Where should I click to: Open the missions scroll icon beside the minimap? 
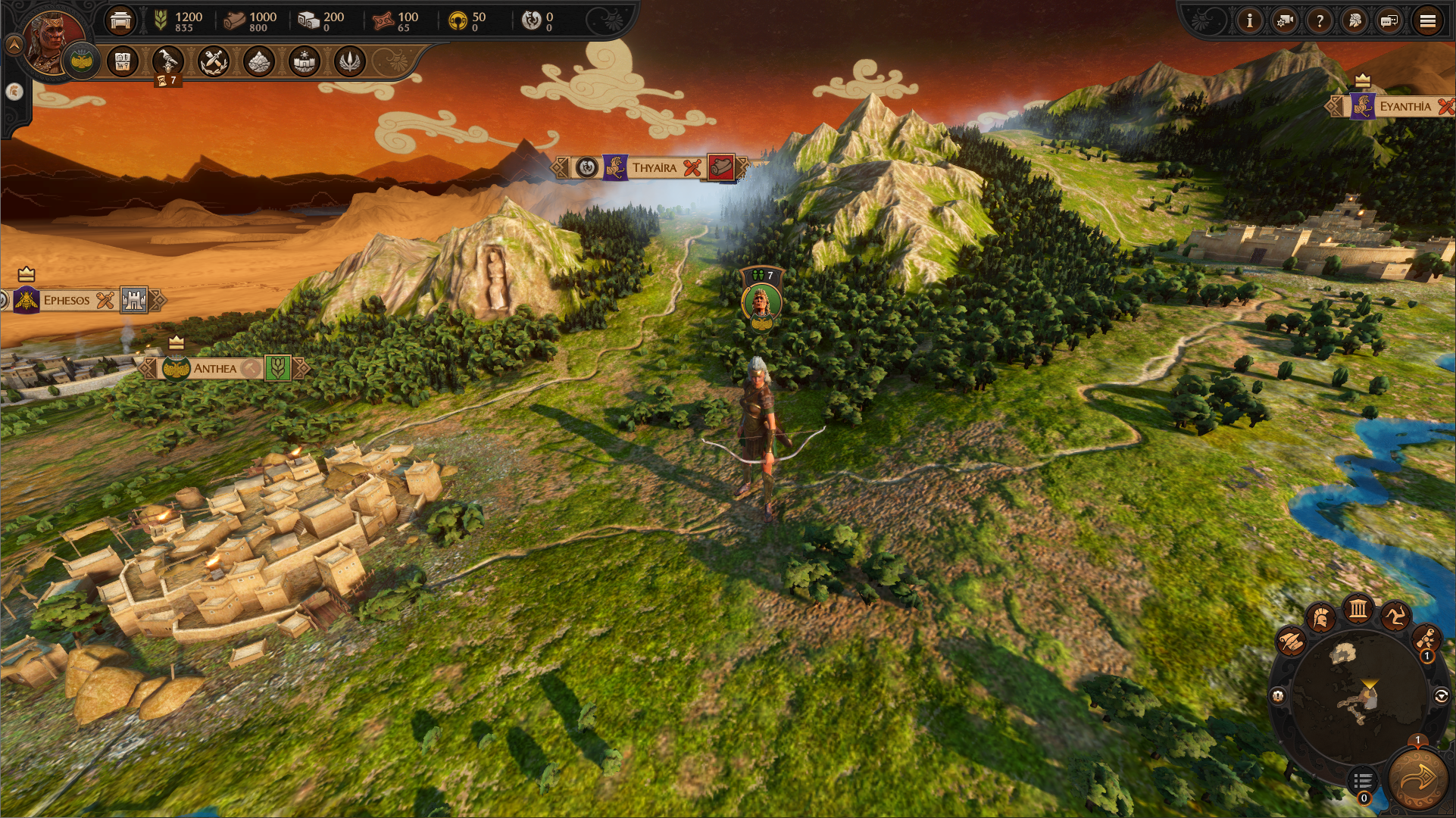1427,638
